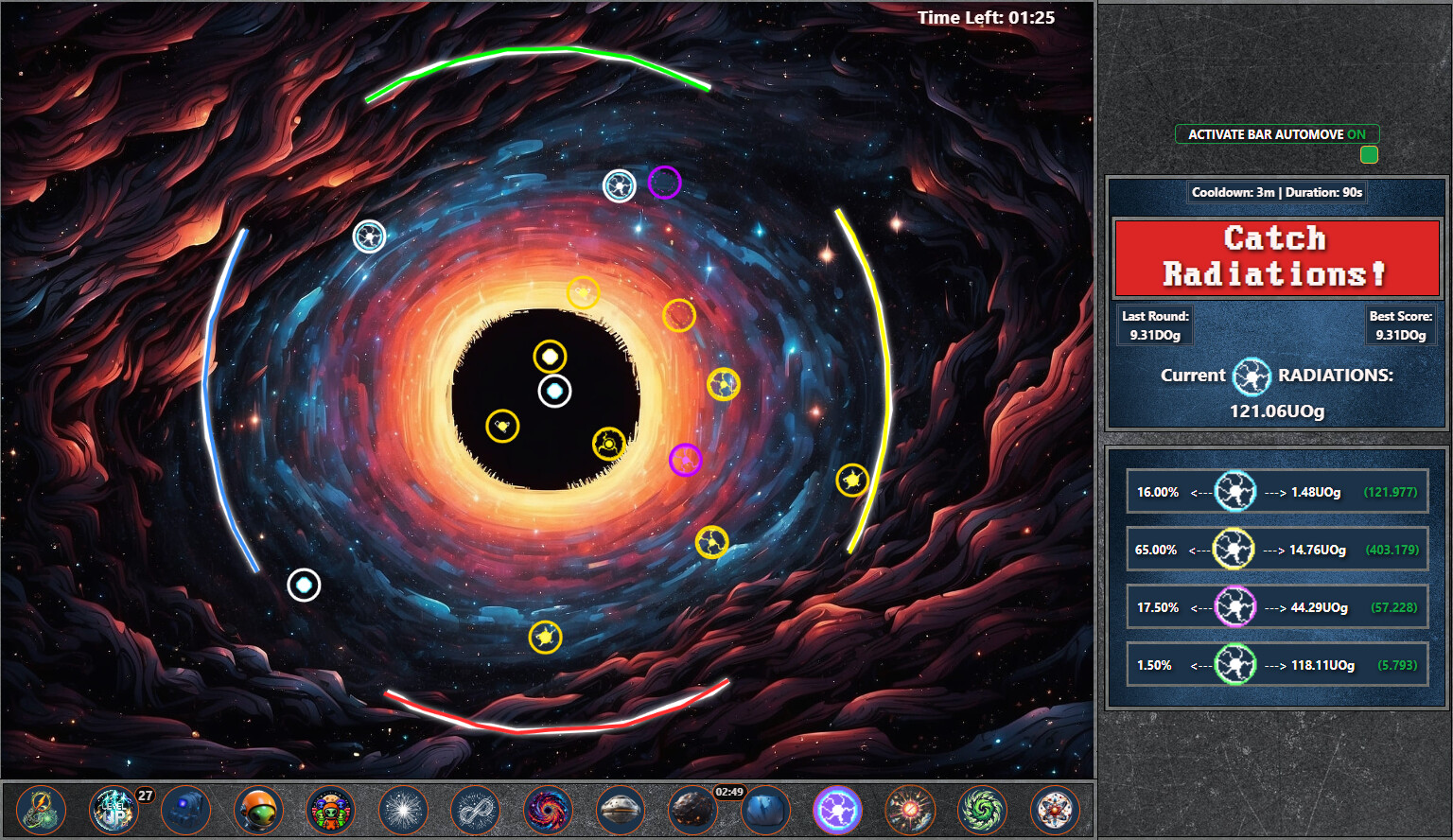Select the glowing purple radiation ability icon

tap(838, 810)
